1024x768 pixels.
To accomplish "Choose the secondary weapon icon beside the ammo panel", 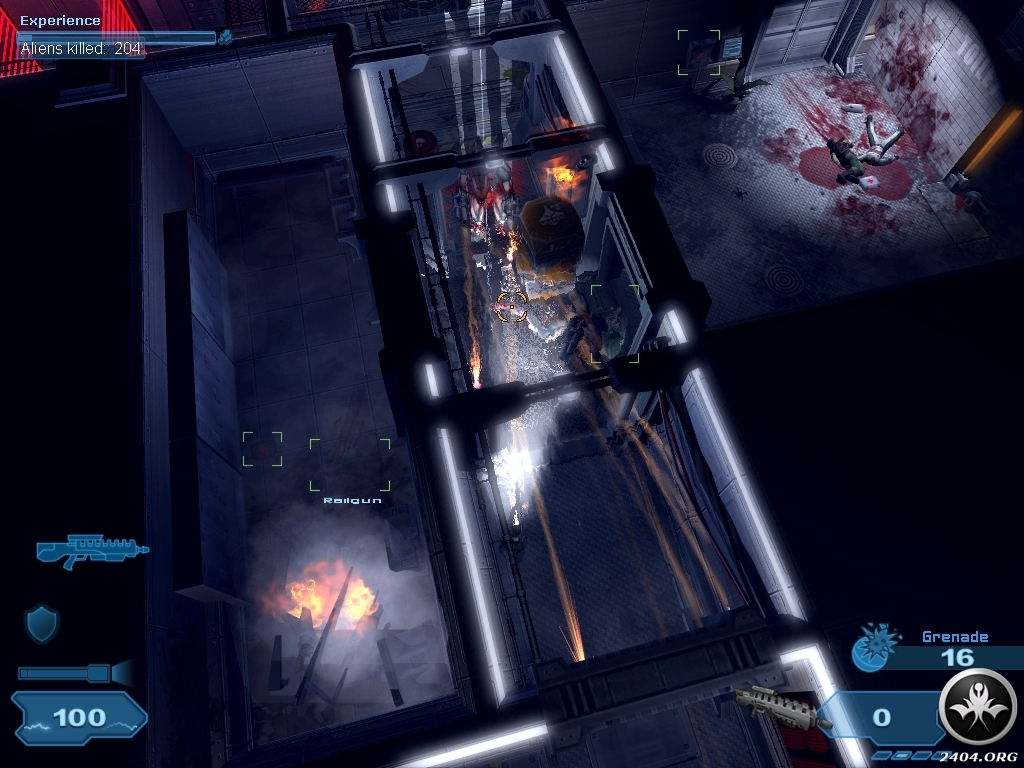I will click(x=781, y=706).
